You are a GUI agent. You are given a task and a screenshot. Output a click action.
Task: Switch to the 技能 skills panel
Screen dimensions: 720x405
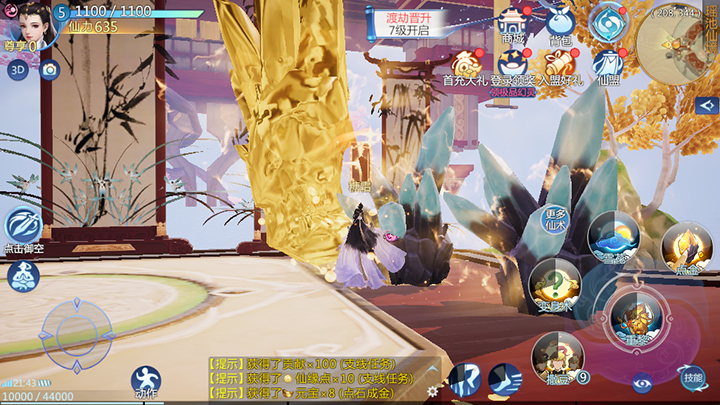tap(692, 377)
